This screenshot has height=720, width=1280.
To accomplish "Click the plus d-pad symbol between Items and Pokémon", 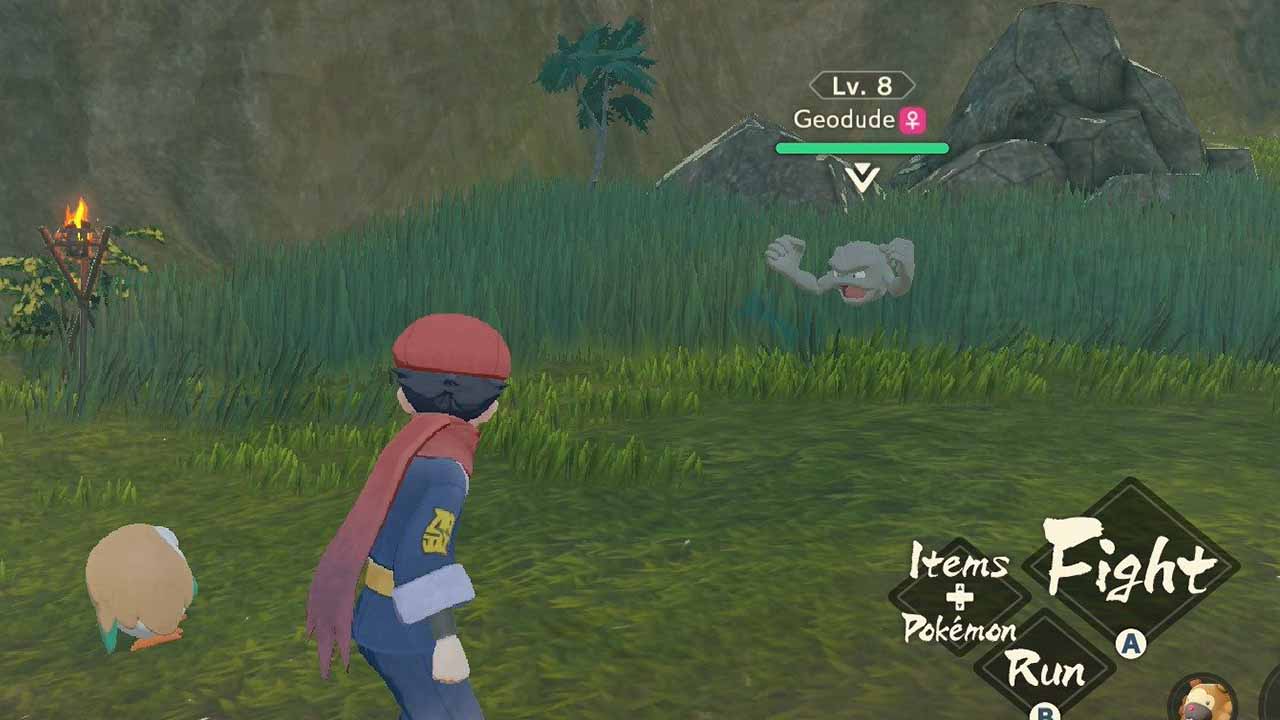I will point(958,597).
